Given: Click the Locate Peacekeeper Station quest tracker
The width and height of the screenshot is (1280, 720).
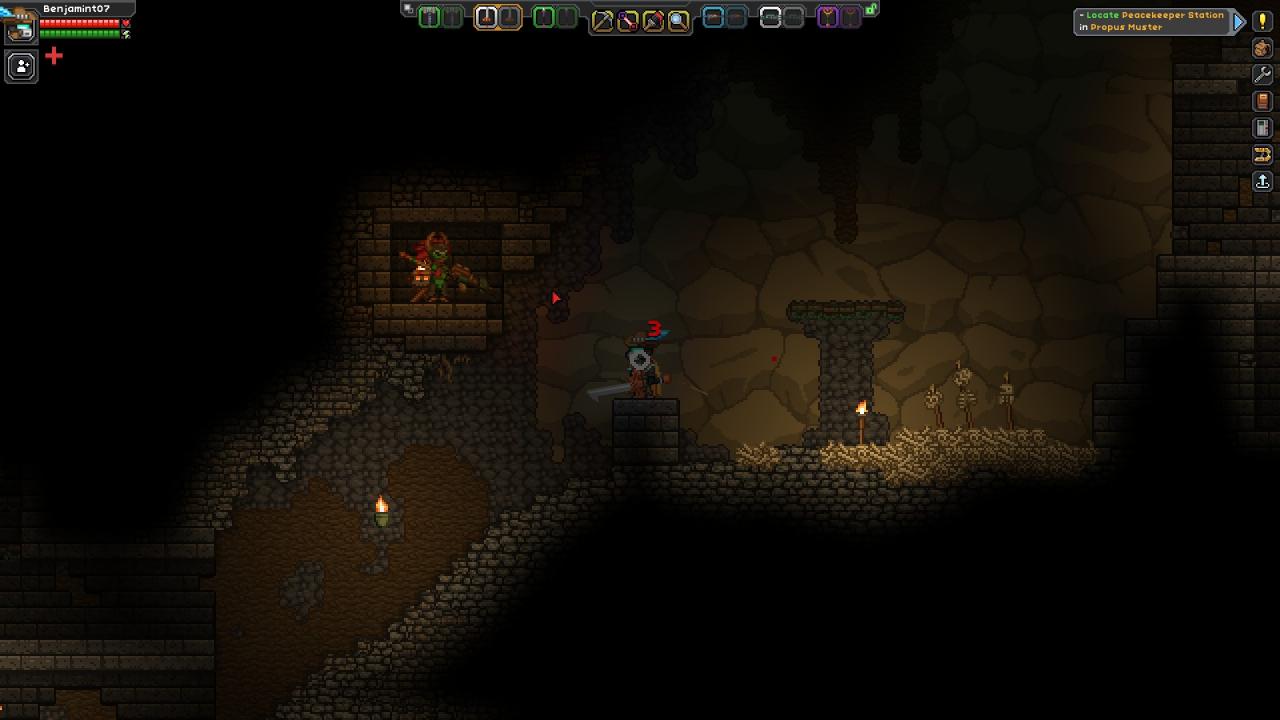Looking at the screenshot, I should pyautogui.click(x=1152, y=21).
